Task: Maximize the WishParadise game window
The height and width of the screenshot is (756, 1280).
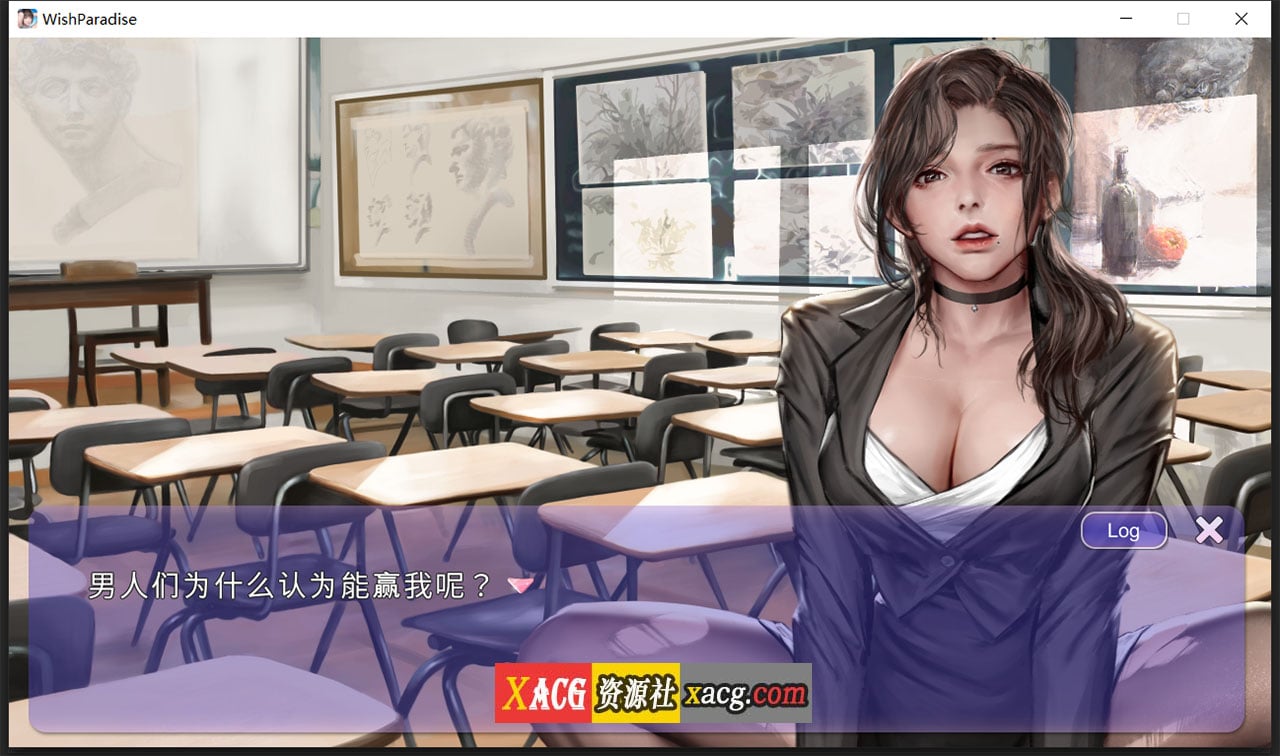Action: [x=1182, y=19]
